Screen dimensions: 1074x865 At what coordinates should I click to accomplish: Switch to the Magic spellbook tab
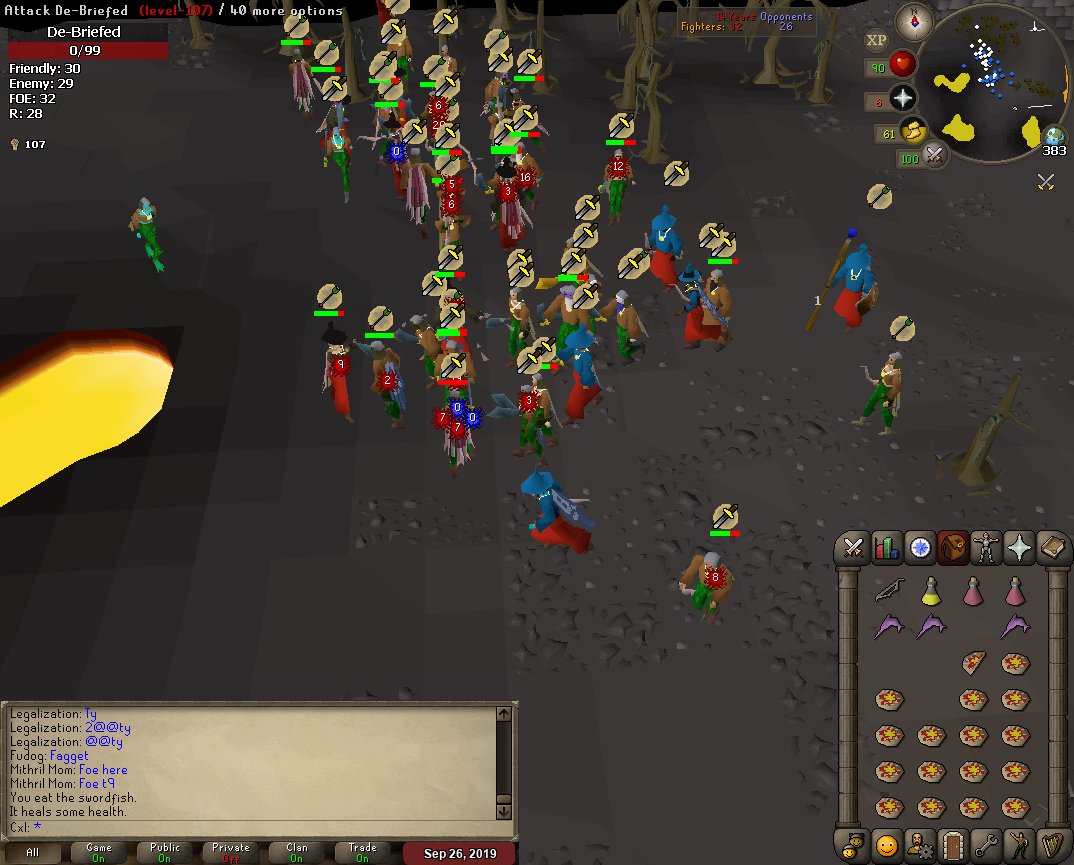click(1052, 547)
